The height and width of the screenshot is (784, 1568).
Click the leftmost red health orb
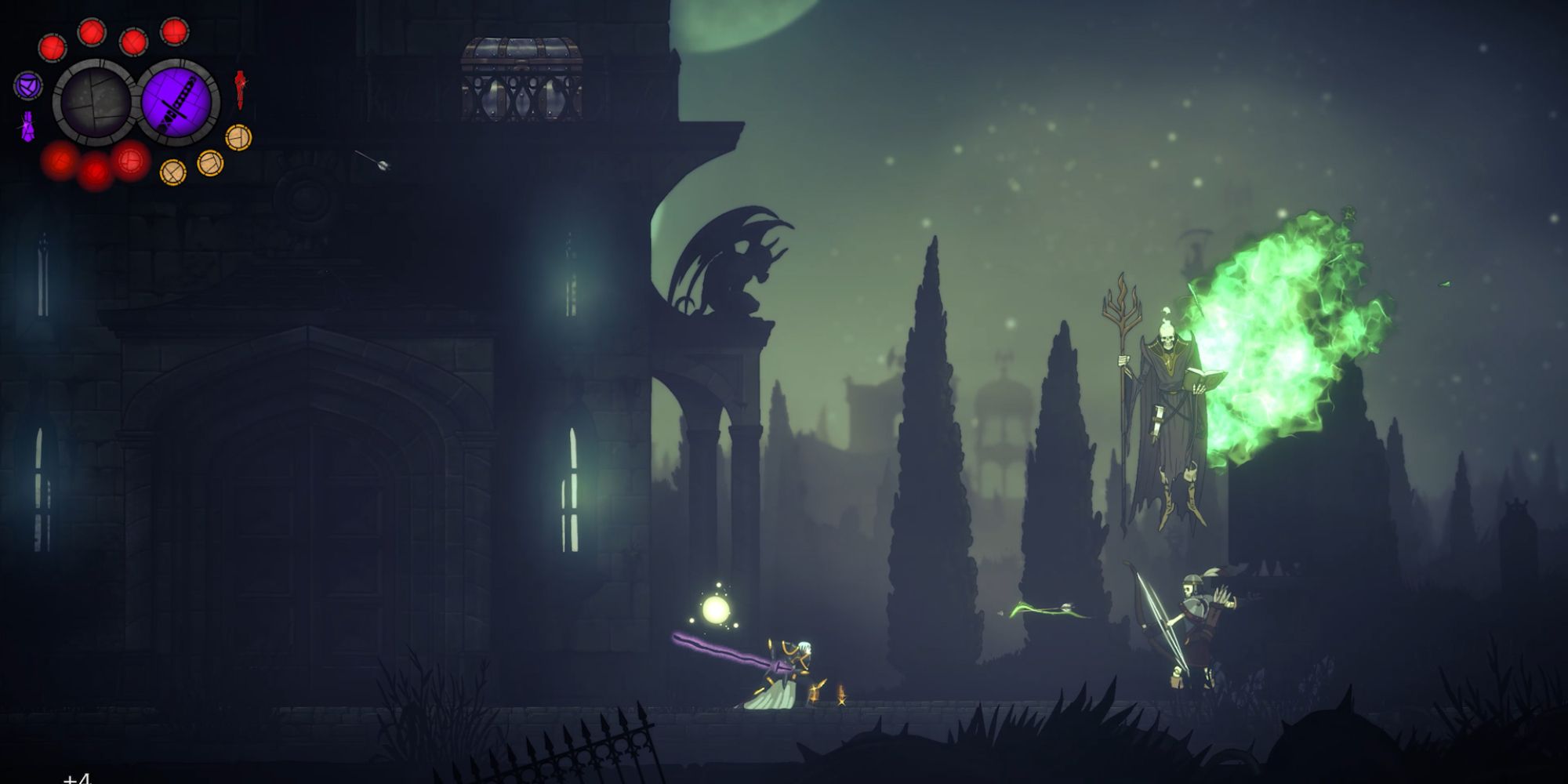(52, 46)
